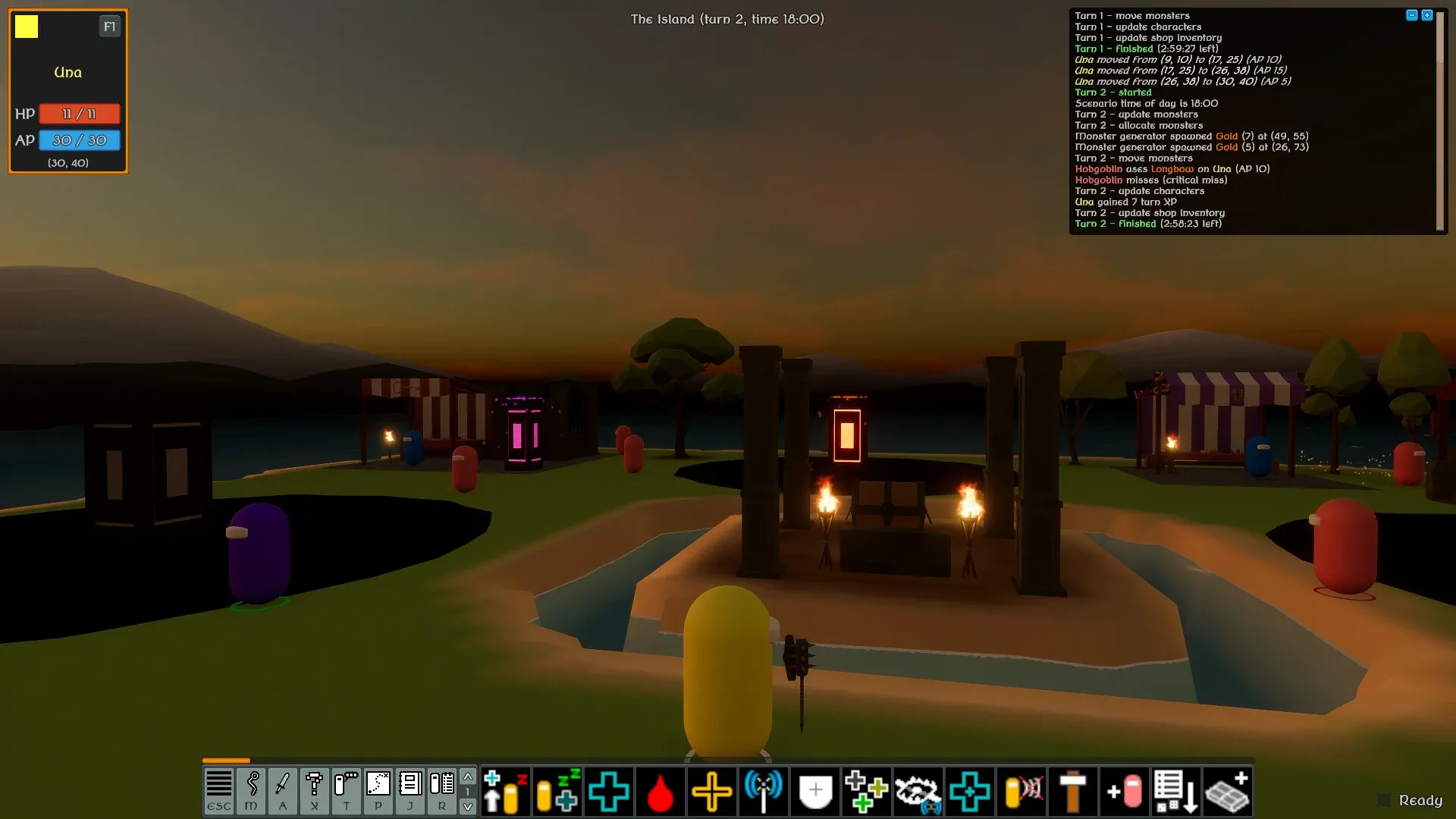The width and height of the screenshot is (1456, 819).
Task: Enable the Ready checkbox
Action: (1385, 799)
